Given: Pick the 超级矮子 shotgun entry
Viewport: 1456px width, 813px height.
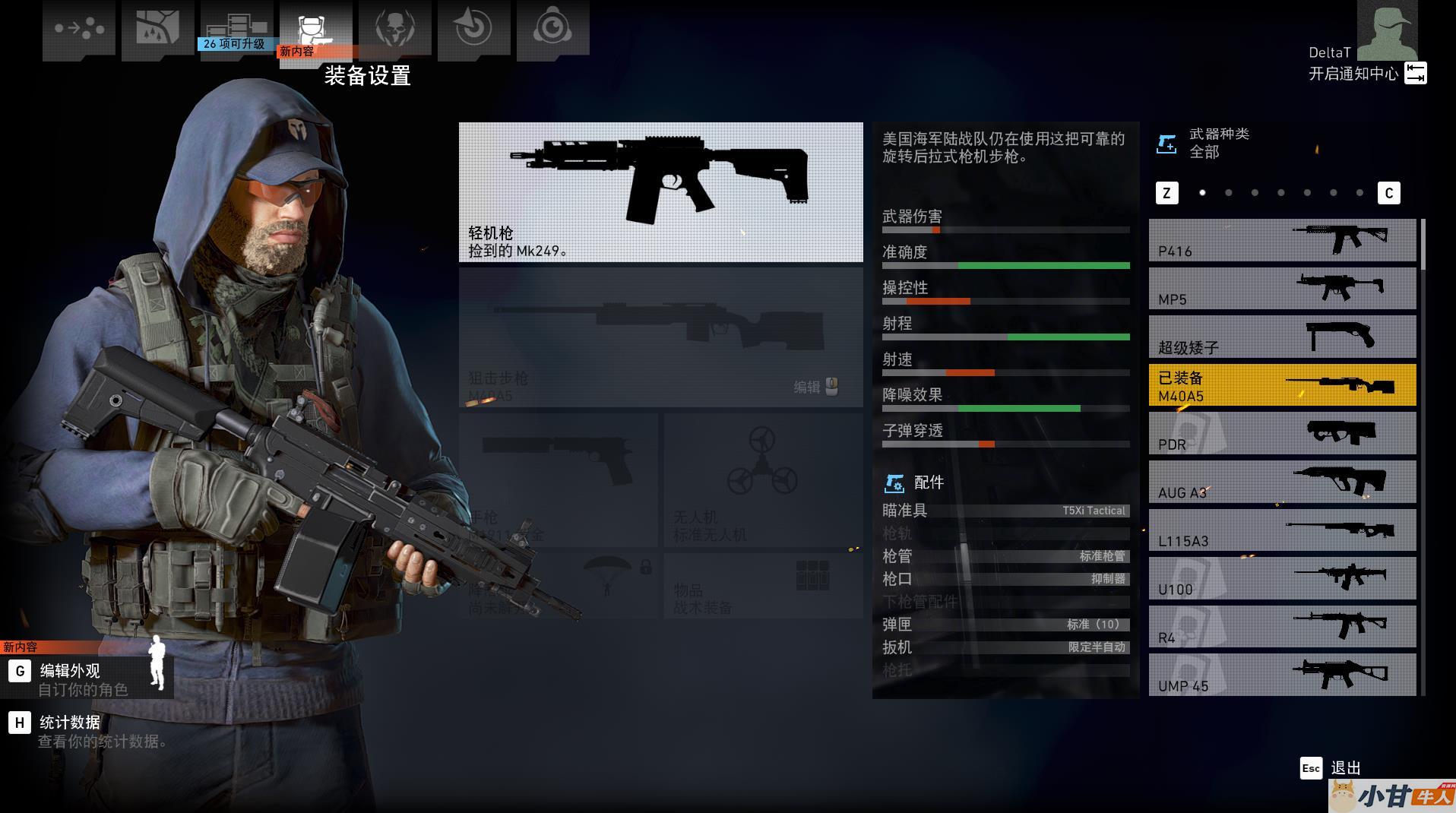Looking at the screenshot, I should click(1282, 337).
